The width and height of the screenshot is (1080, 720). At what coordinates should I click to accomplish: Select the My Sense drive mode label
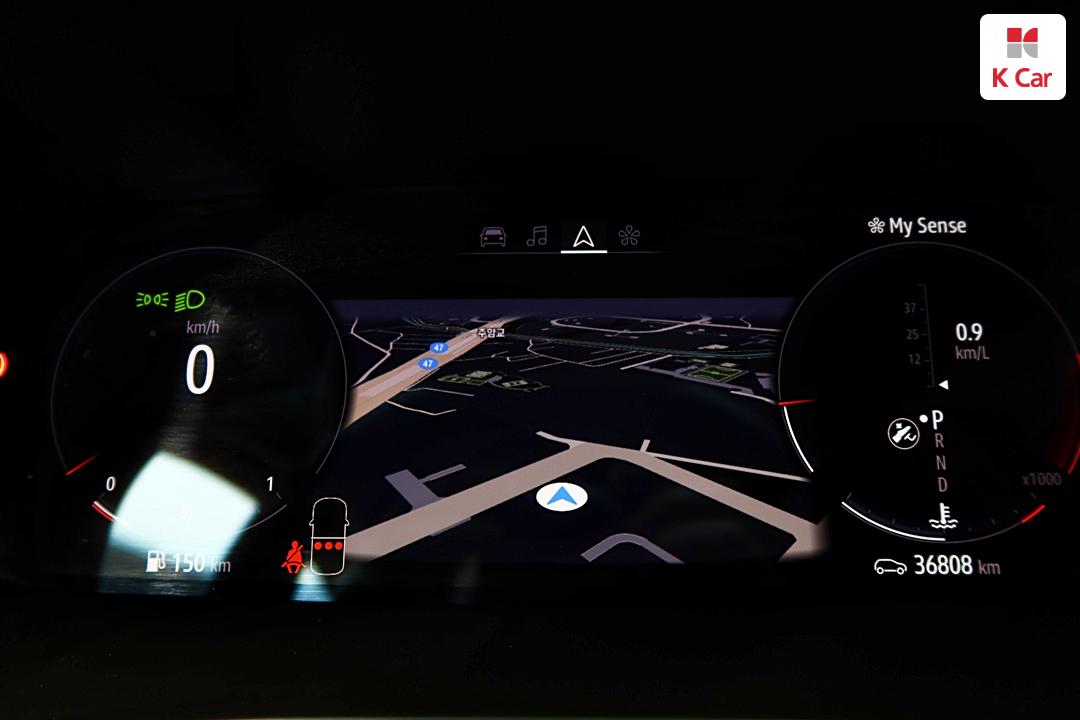point(917,226)
